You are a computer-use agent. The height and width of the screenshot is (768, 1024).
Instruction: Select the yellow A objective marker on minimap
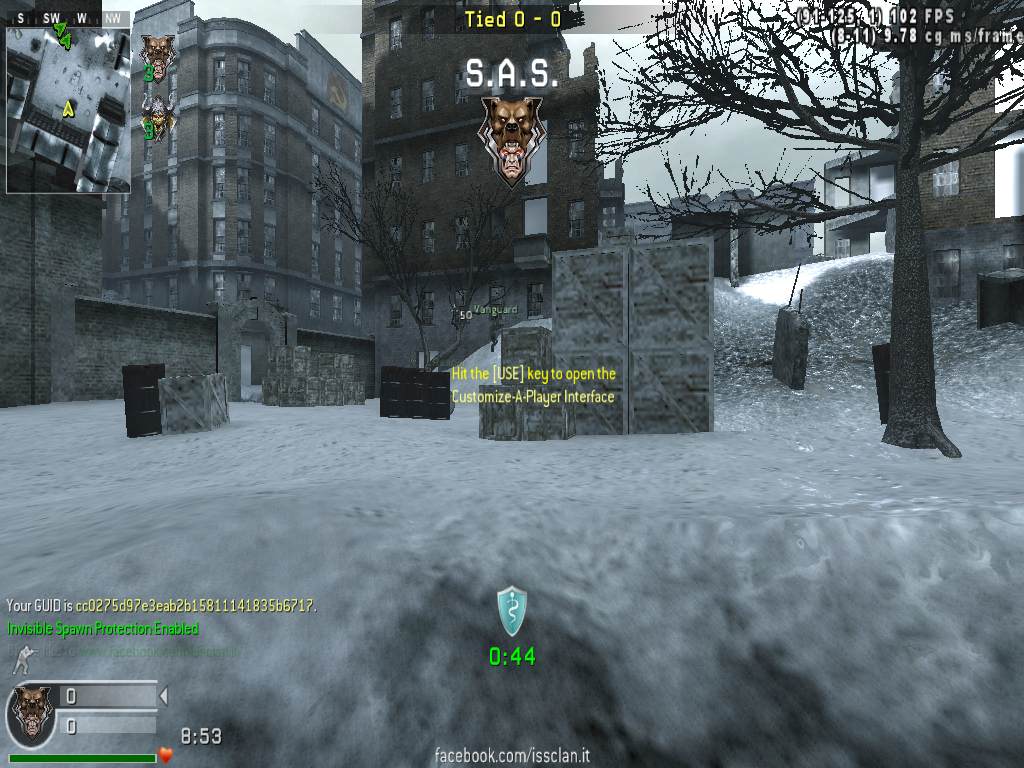point(68,109)
